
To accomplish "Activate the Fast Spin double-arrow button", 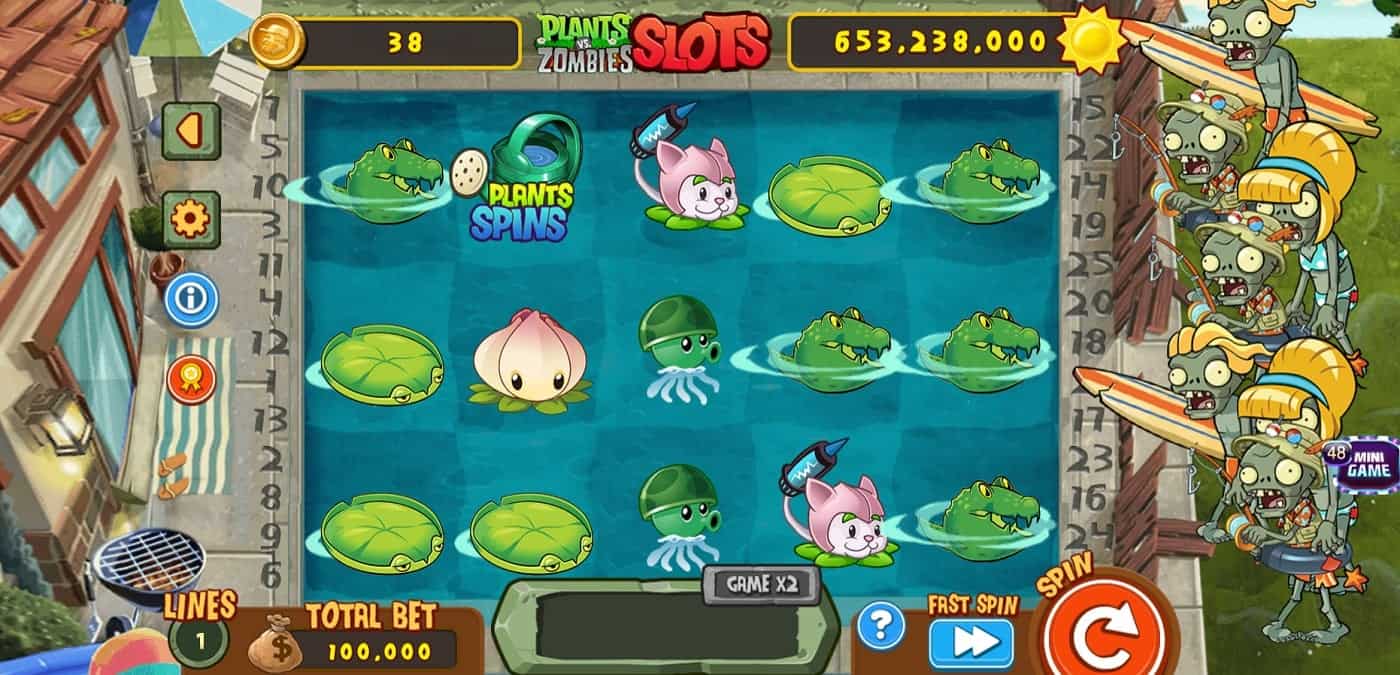I will coord(970,644).
